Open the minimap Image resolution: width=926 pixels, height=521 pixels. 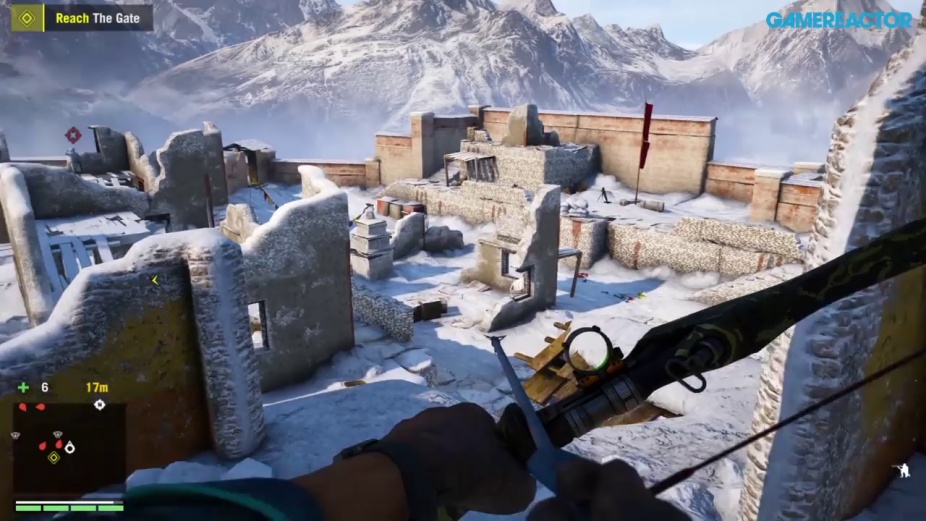pyautogui.click(x=68, y=447)
